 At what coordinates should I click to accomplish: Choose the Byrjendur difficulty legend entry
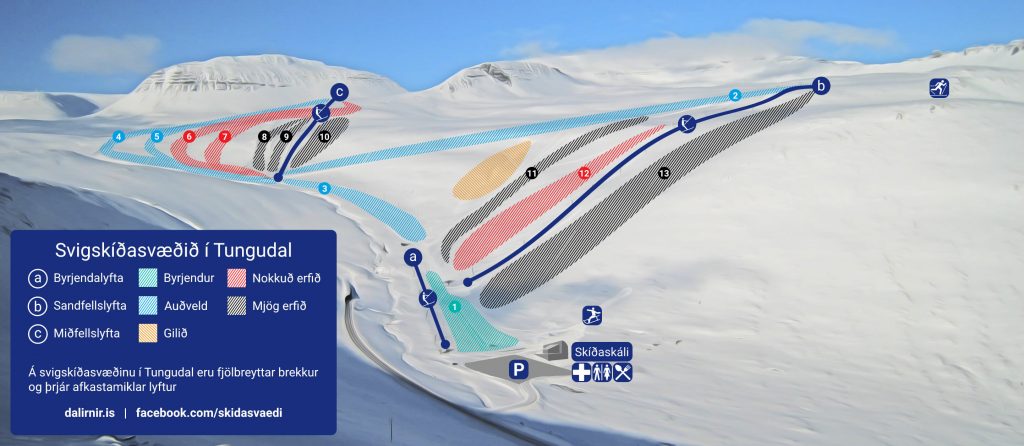click(x=178, y=277)
